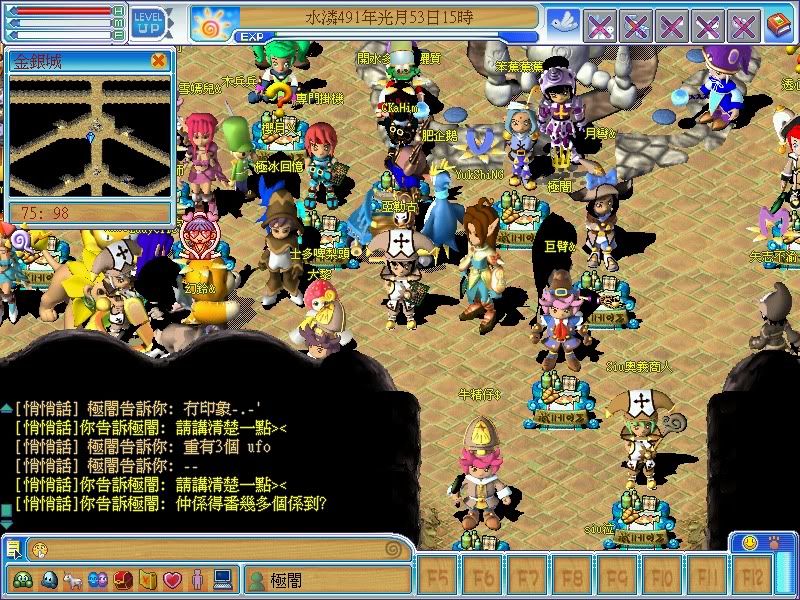
Task: Open the computer system icon
Action: 222,579
